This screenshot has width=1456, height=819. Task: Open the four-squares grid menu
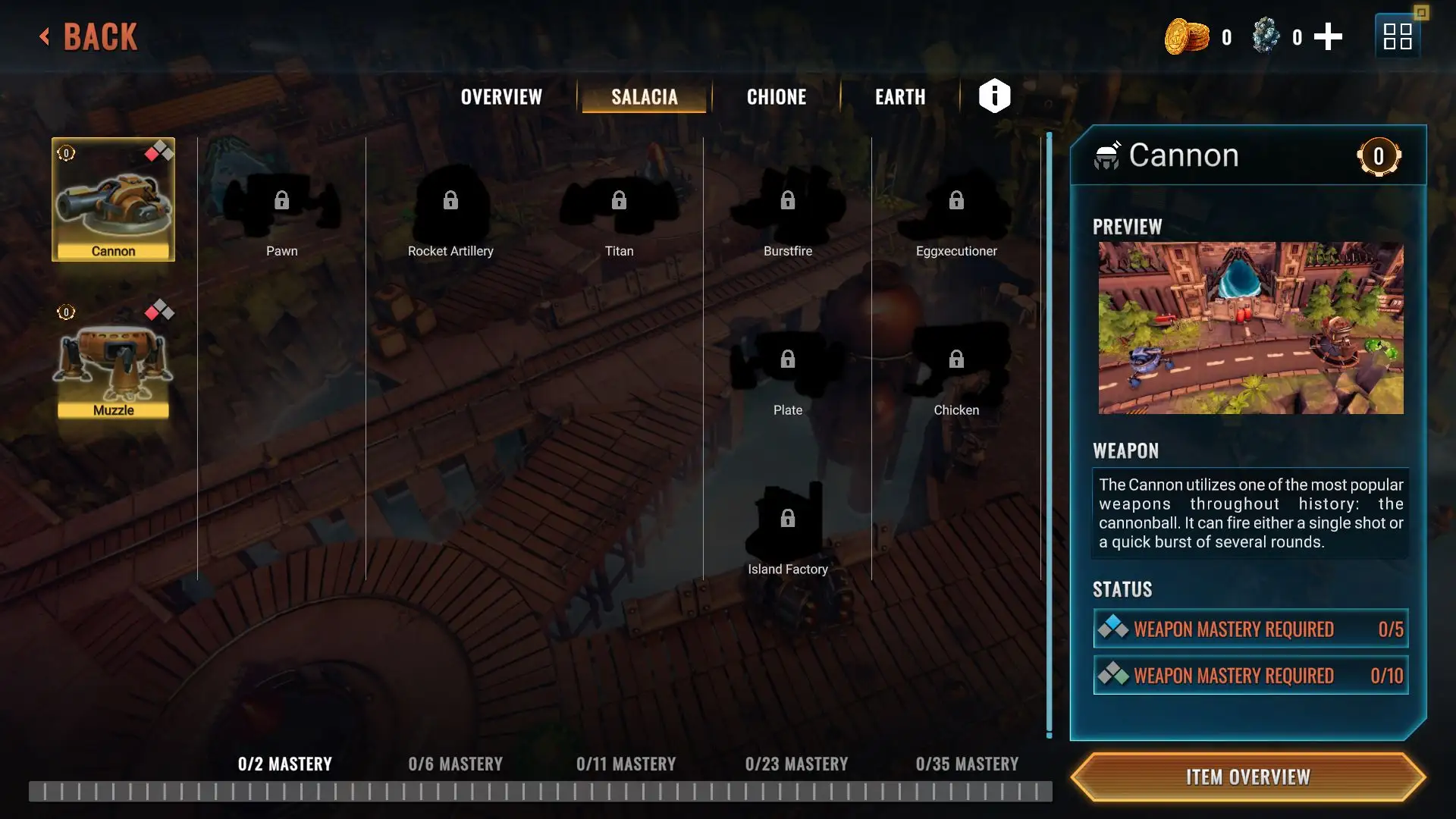click(1397, 36)
